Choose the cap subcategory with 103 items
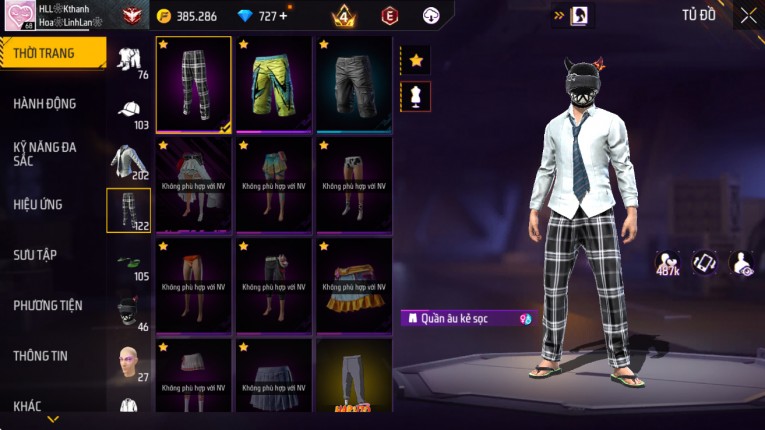The height and width of the screenshot is (430, 765). (x=129, y=113)
